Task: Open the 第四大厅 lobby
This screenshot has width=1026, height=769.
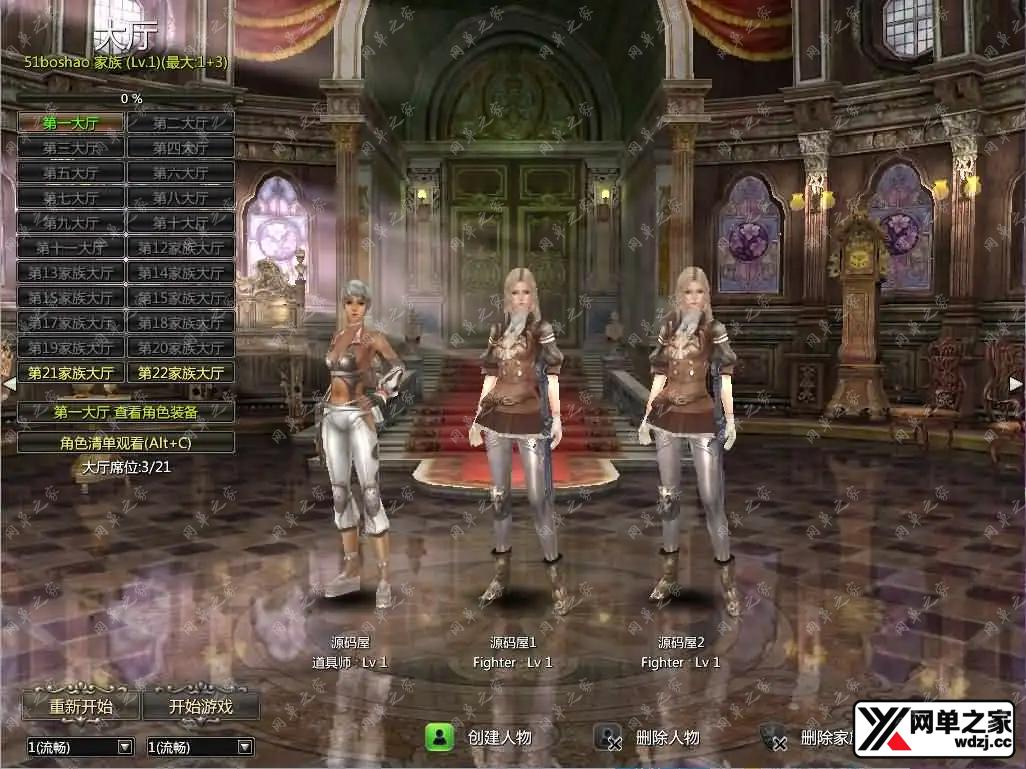Action: tap(181, 147)
